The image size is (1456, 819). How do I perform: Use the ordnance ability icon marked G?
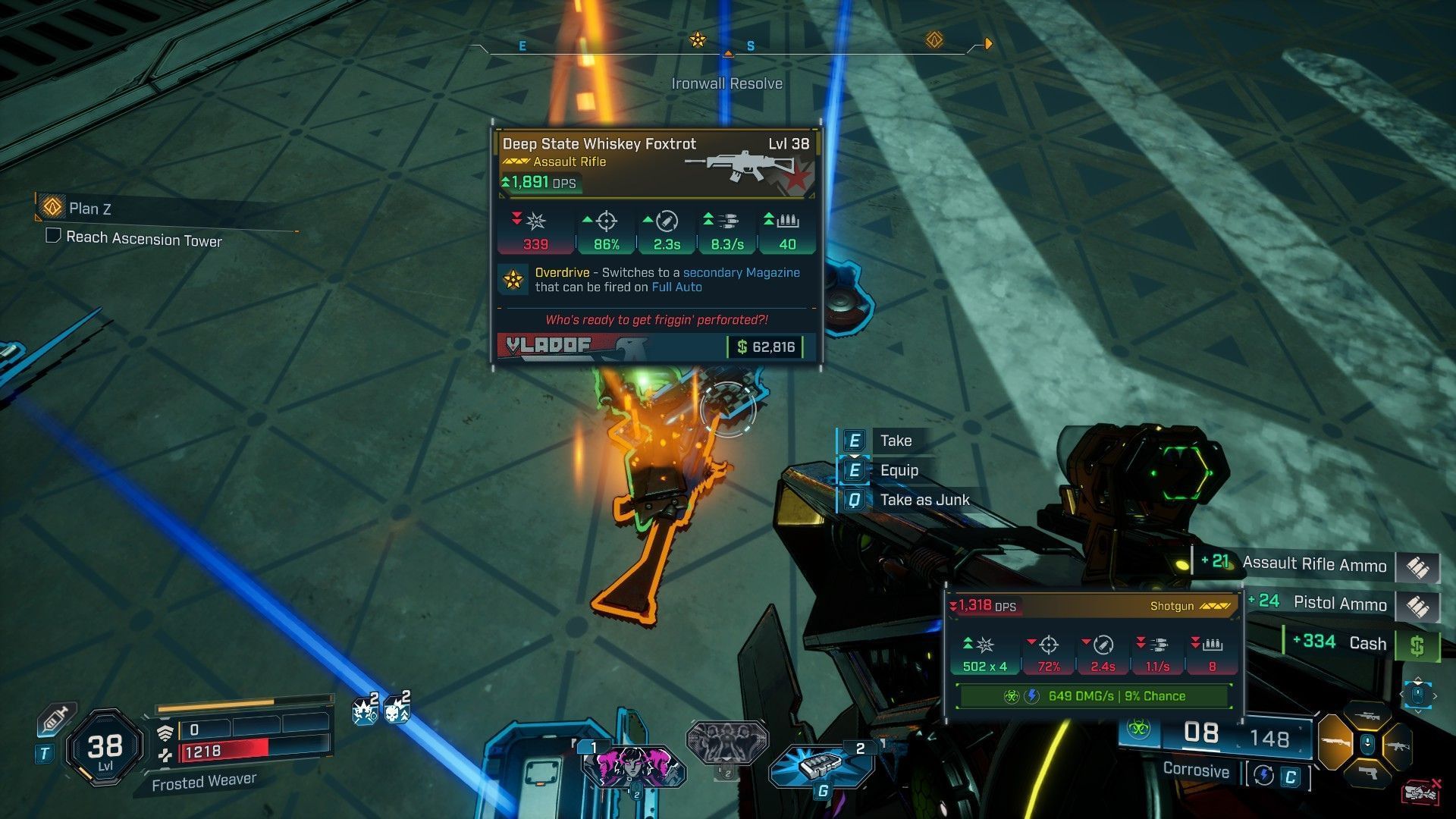click(x=821, y=766)
